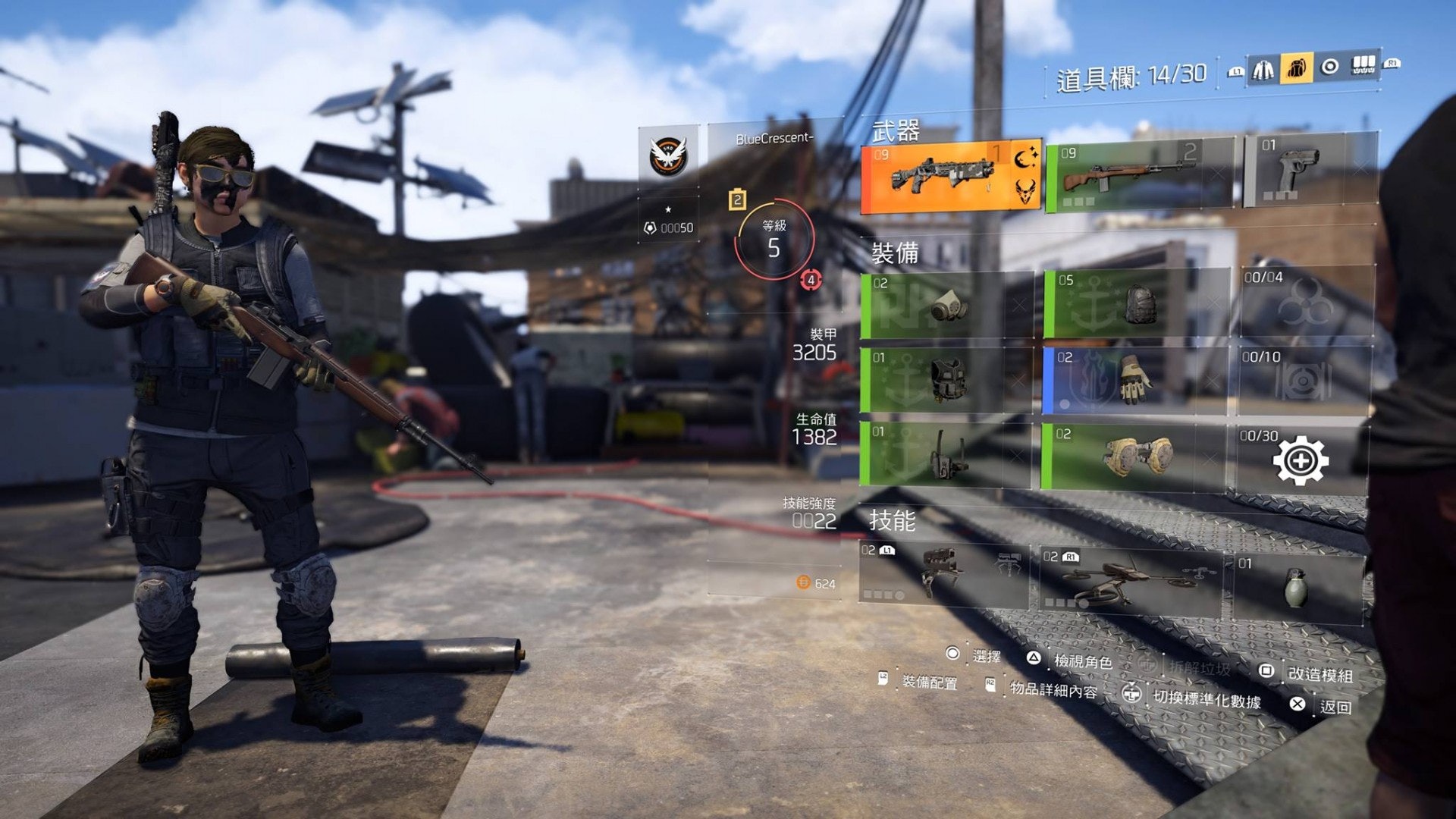Select the orange shotgun primary weapon slot
Image resolution: width=1456 pixels, height=819 pixels.
(950, 177)
